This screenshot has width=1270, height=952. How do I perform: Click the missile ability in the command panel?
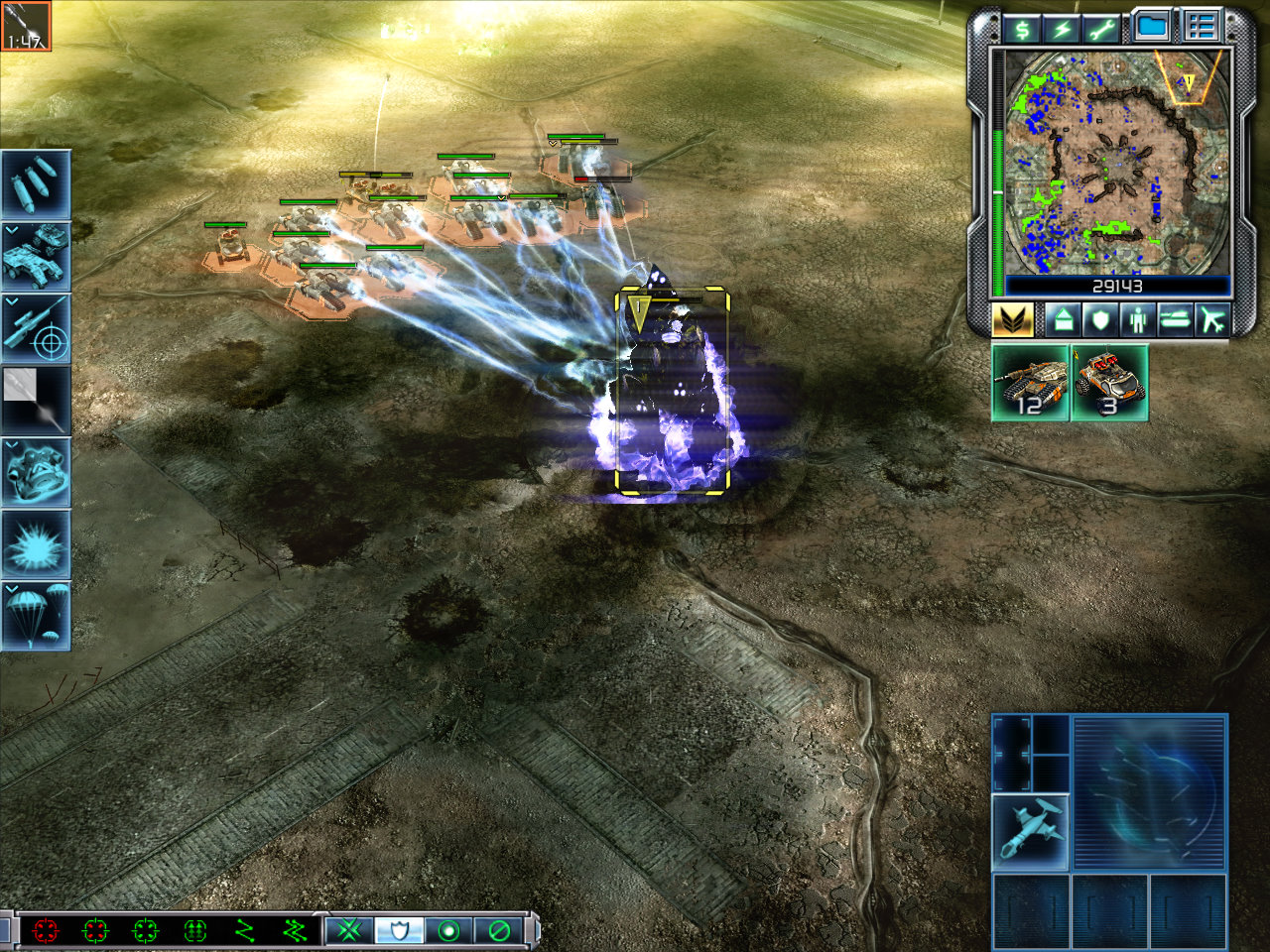coord(1031,832)
